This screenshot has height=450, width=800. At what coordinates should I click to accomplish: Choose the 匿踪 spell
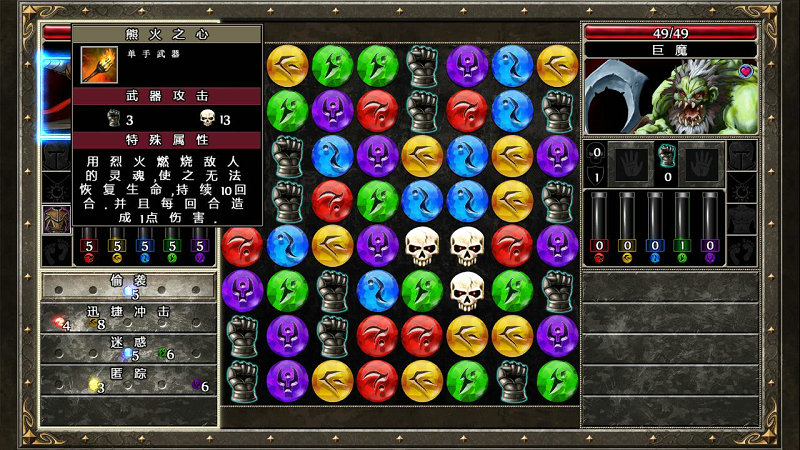(x=129, y=378)
